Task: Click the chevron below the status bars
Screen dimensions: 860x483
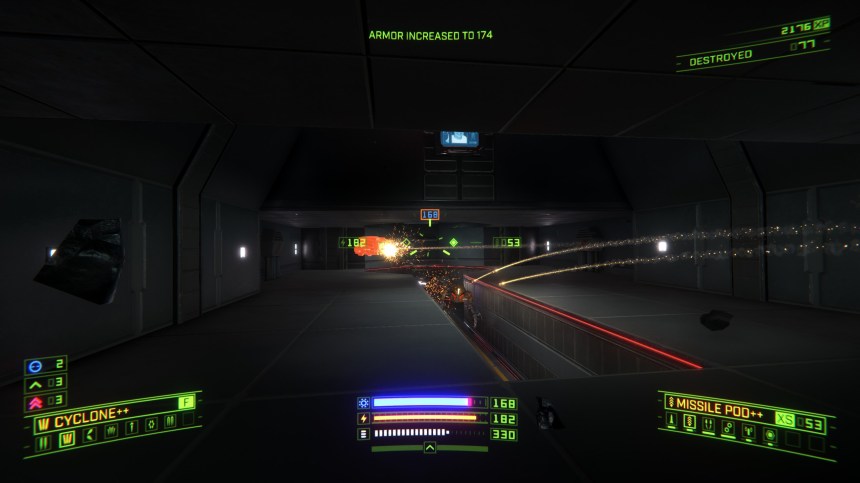Action: 430,448
